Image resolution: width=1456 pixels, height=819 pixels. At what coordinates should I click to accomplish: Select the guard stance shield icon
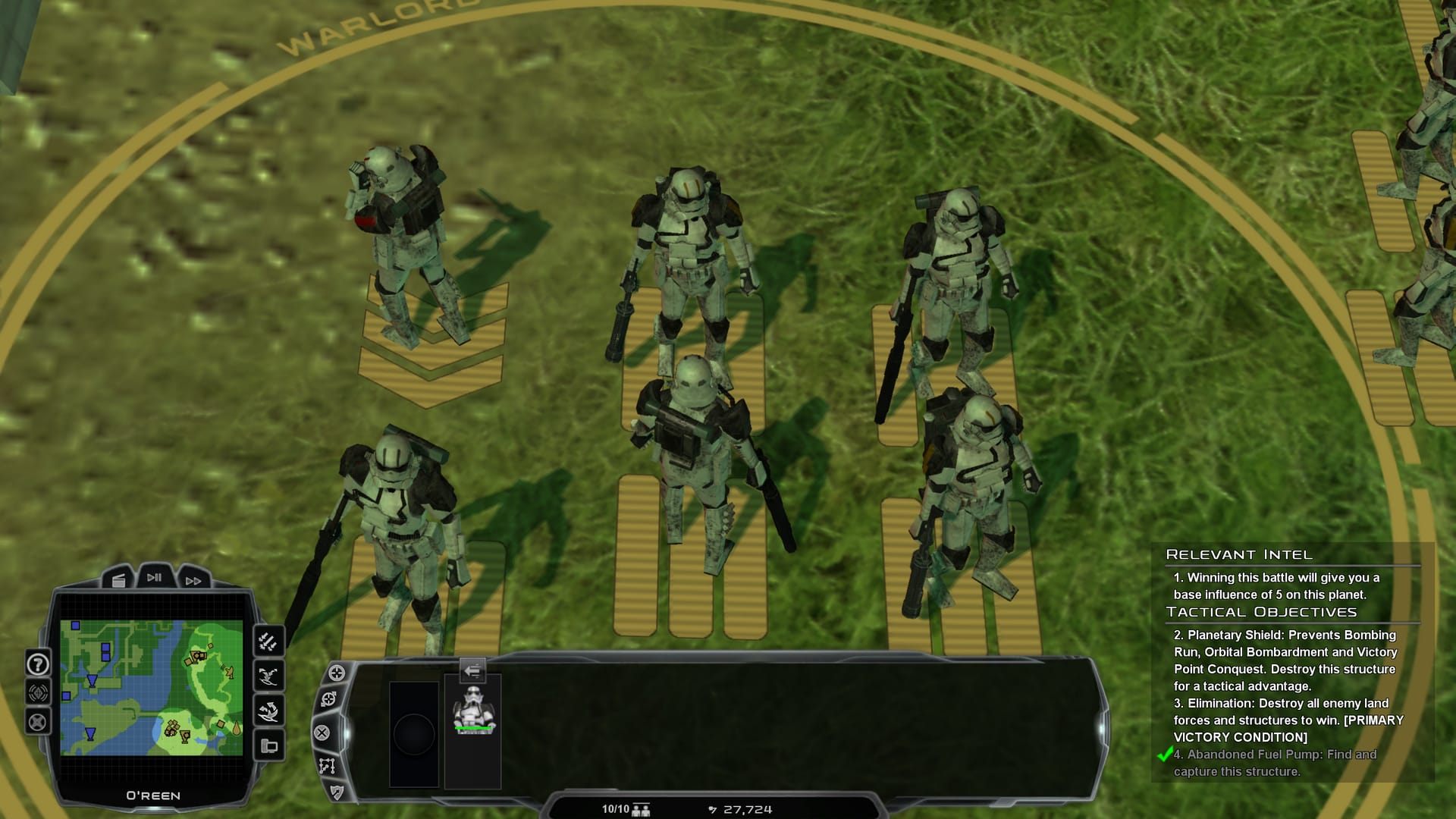(337, 792)
